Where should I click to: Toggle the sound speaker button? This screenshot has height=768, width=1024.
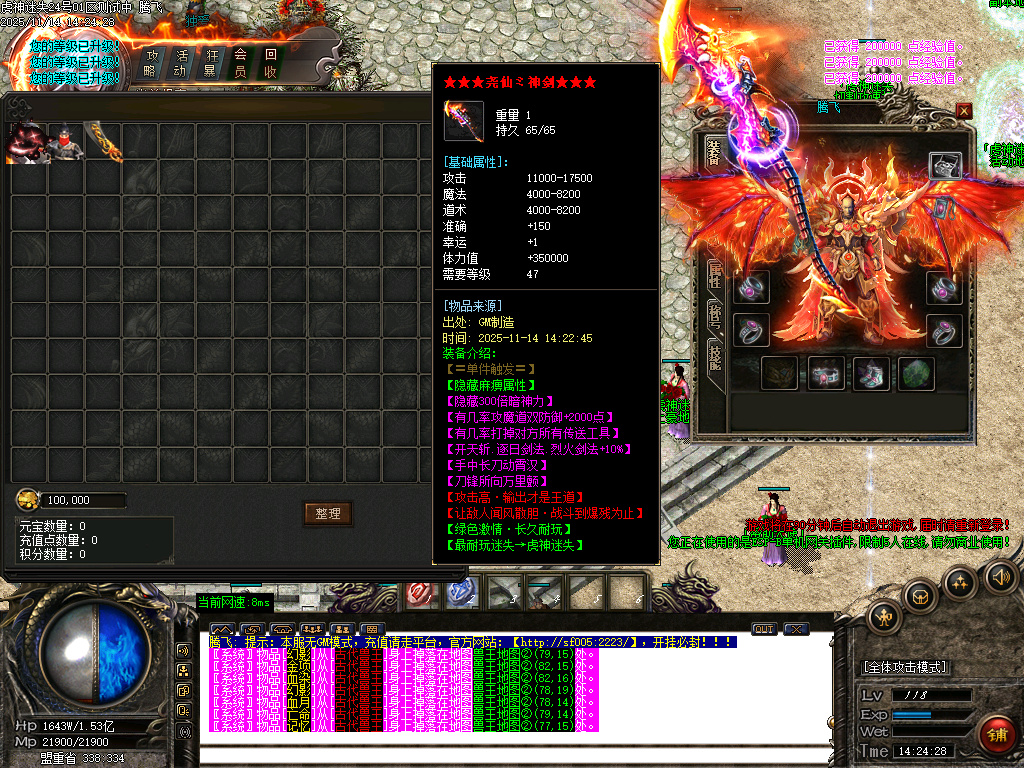coord(1001,576)
